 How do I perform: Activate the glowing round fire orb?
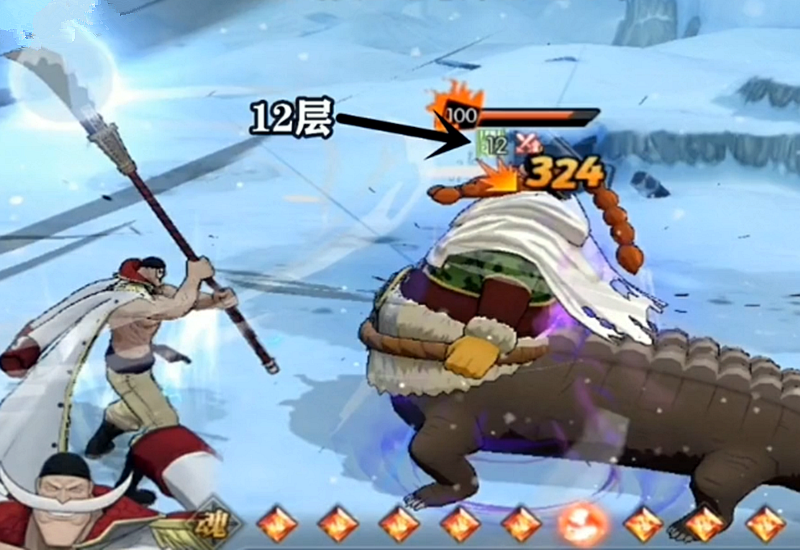coord(583,523)
